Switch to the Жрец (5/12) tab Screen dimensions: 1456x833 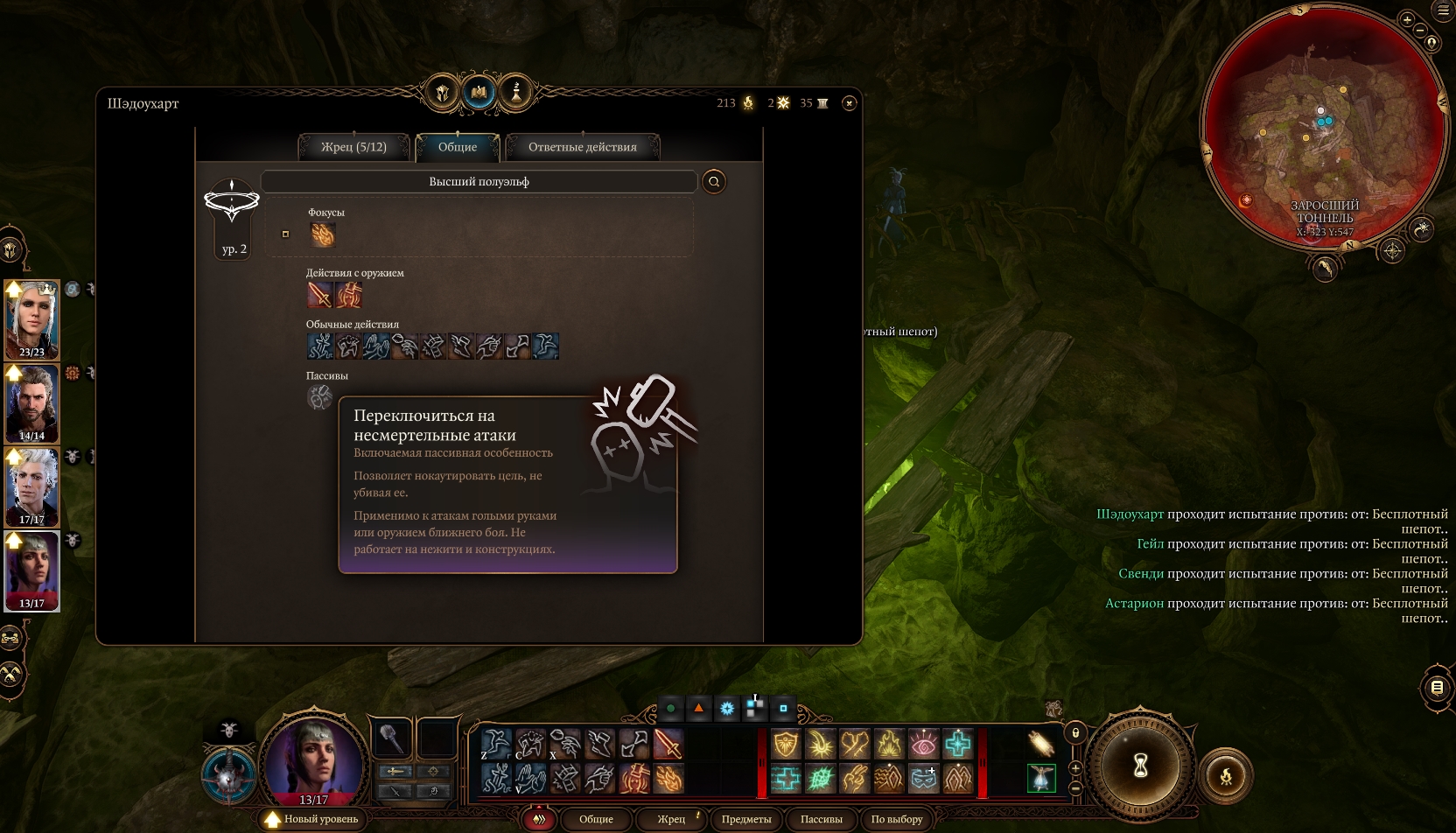point(353,147)
